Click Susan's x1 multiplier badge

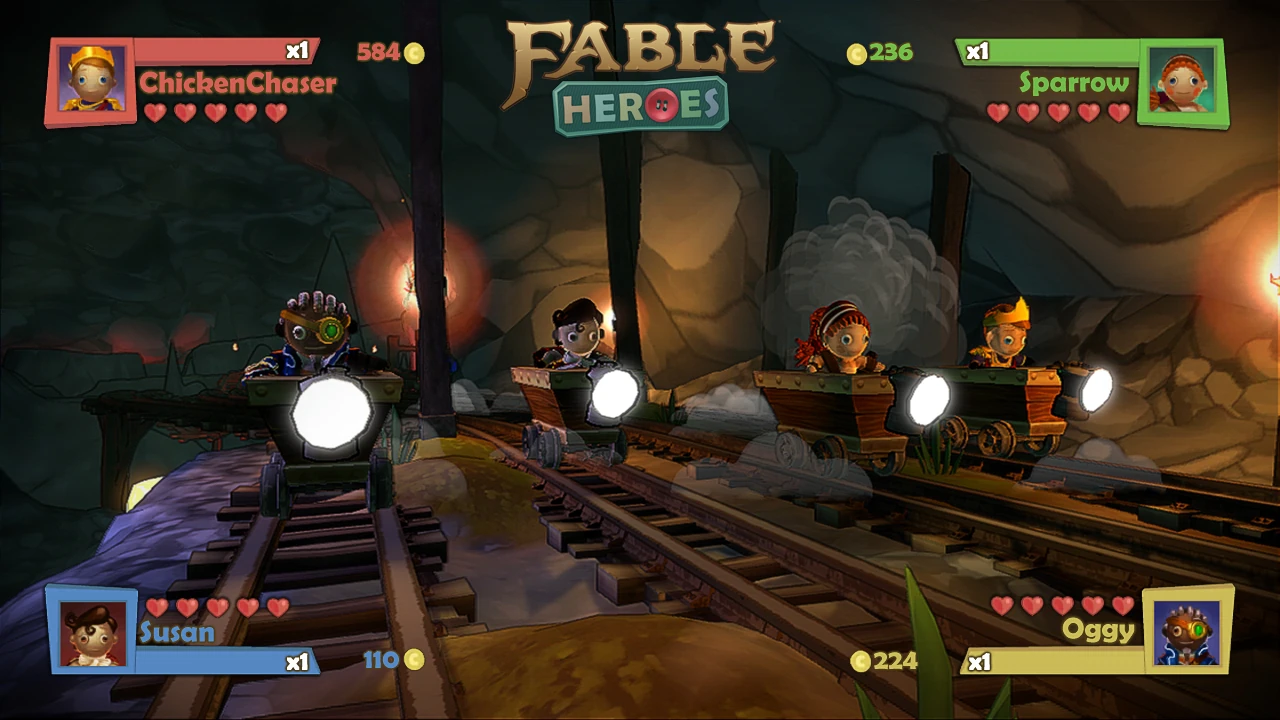click(x=295, y=662)
